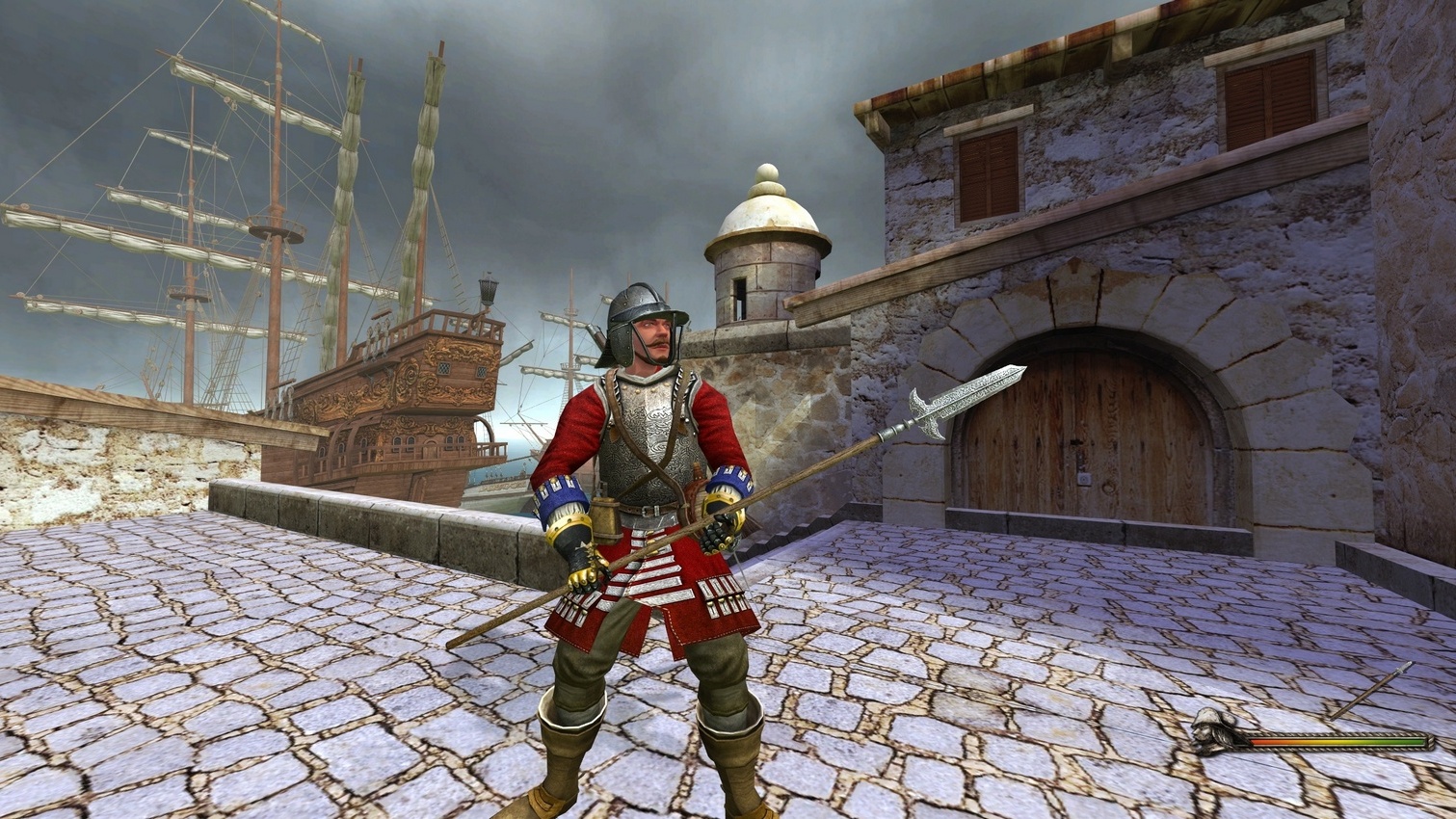The height and width of the screenshot is (819, 1456).
Task: Select the pouch on the soldier's belt
Action: click(x=607, y=515)
